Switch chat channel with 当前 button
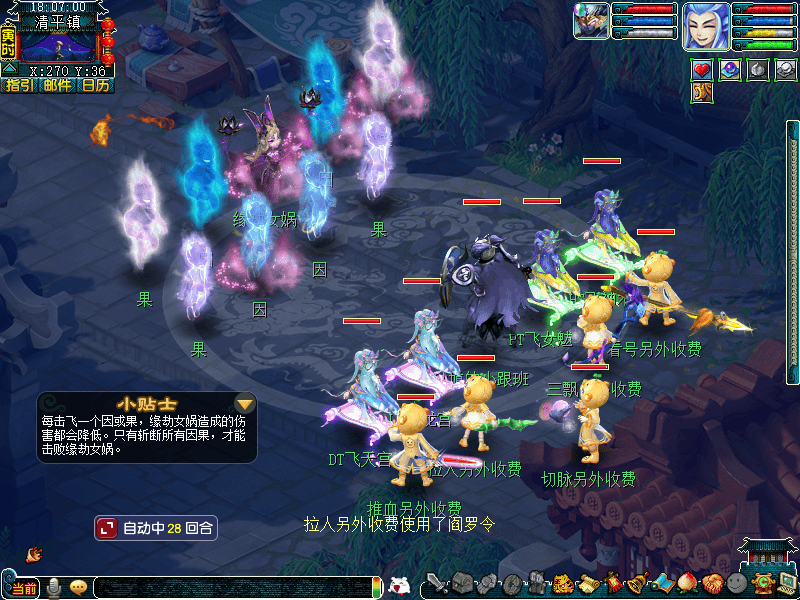 [x=24, y=588]
